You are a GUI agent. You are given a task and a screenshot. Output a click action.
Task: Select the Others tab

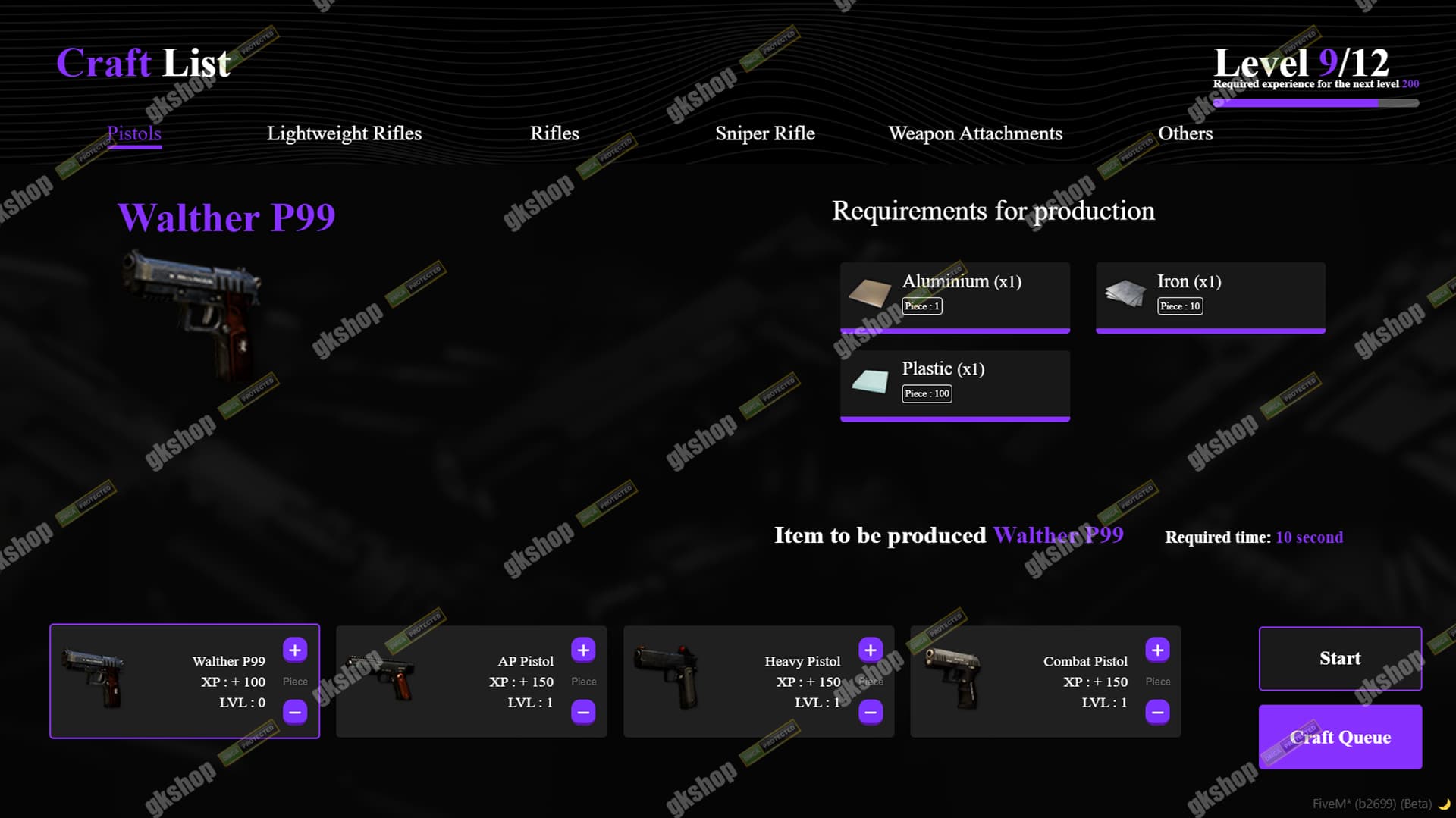1185,134
